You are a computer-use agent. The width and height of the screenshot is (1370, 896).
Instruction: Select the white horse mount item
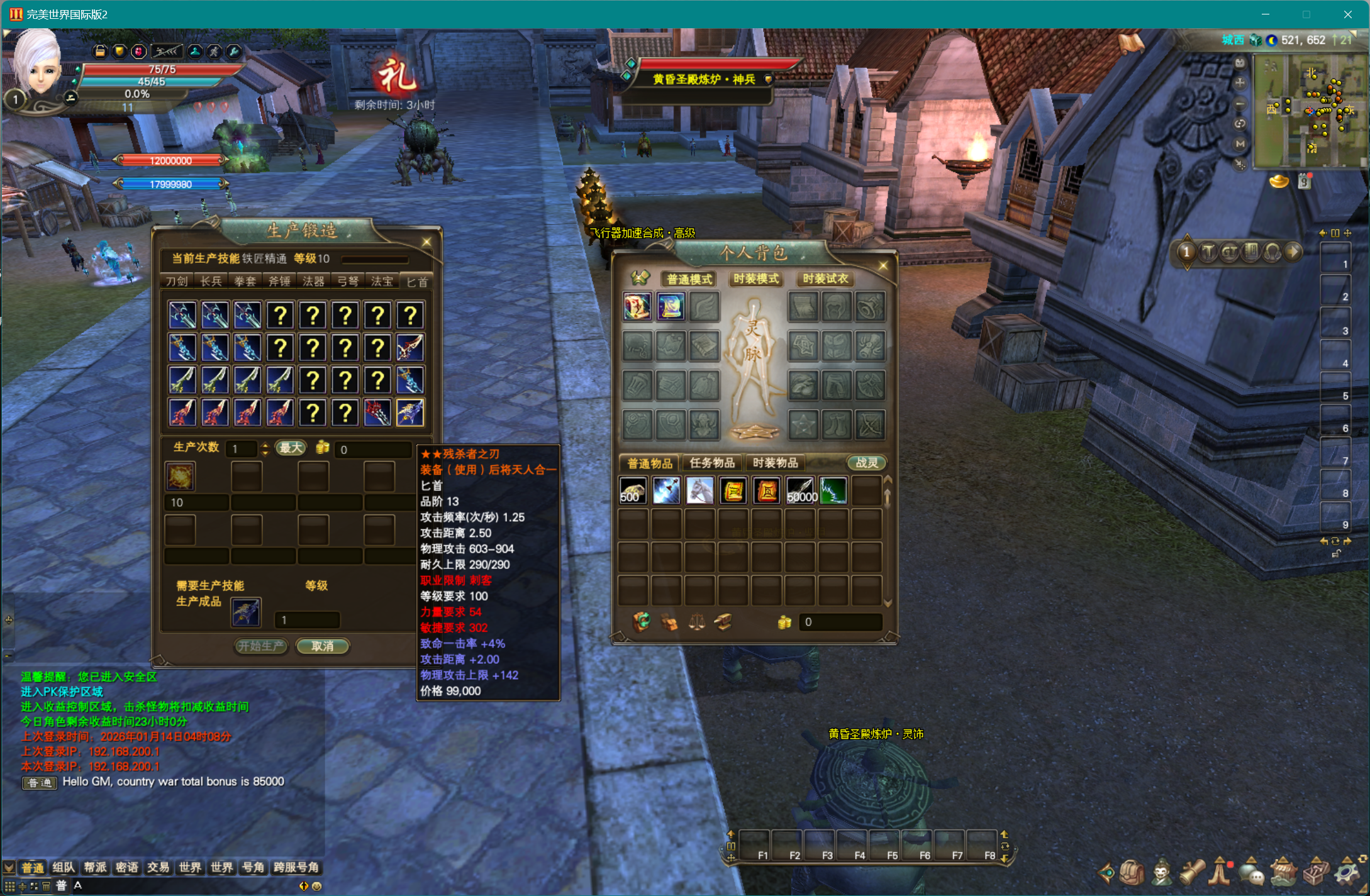click(x=699, y=490)
